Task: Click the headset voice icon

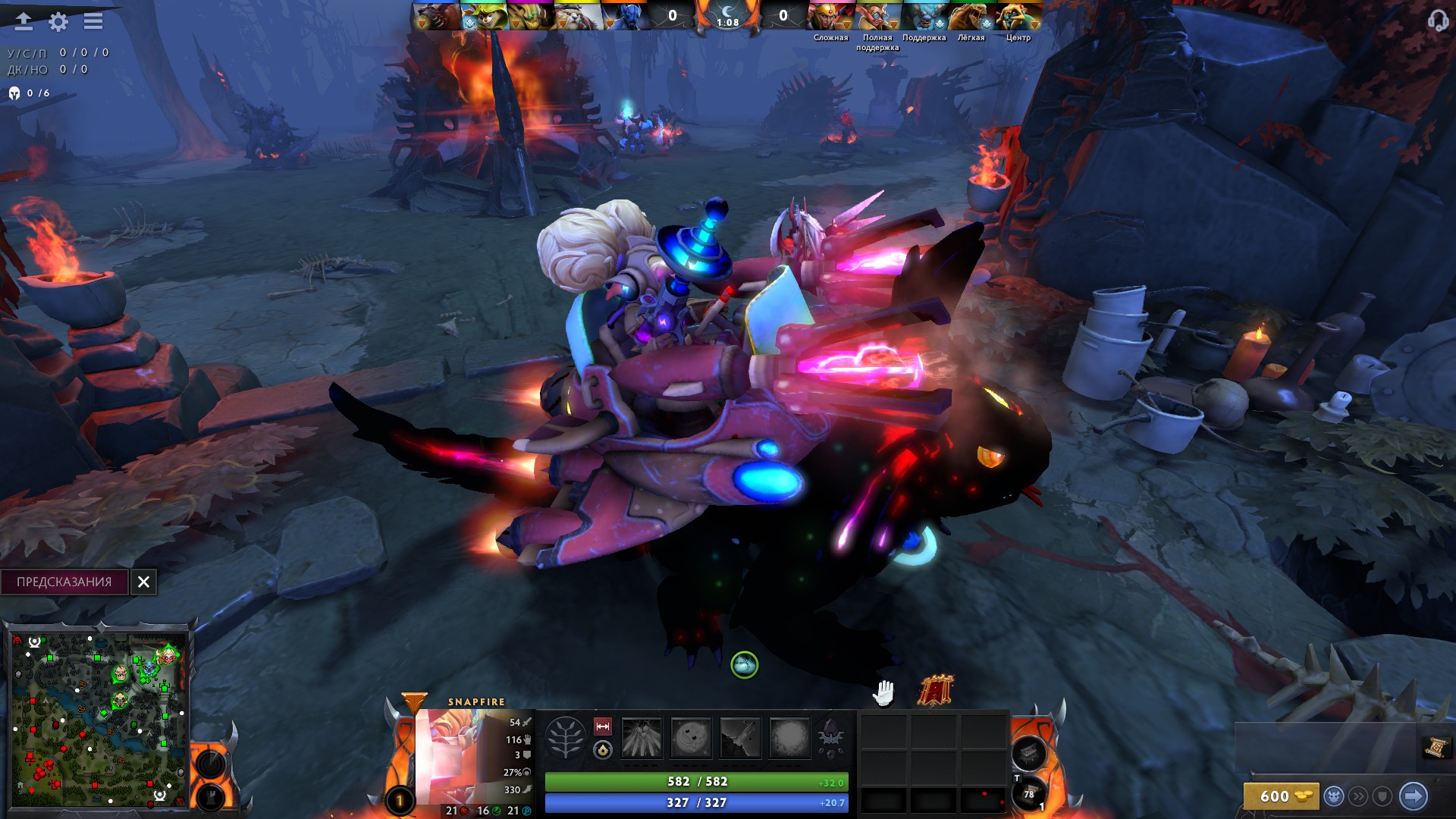Action: click(1437, 21)
